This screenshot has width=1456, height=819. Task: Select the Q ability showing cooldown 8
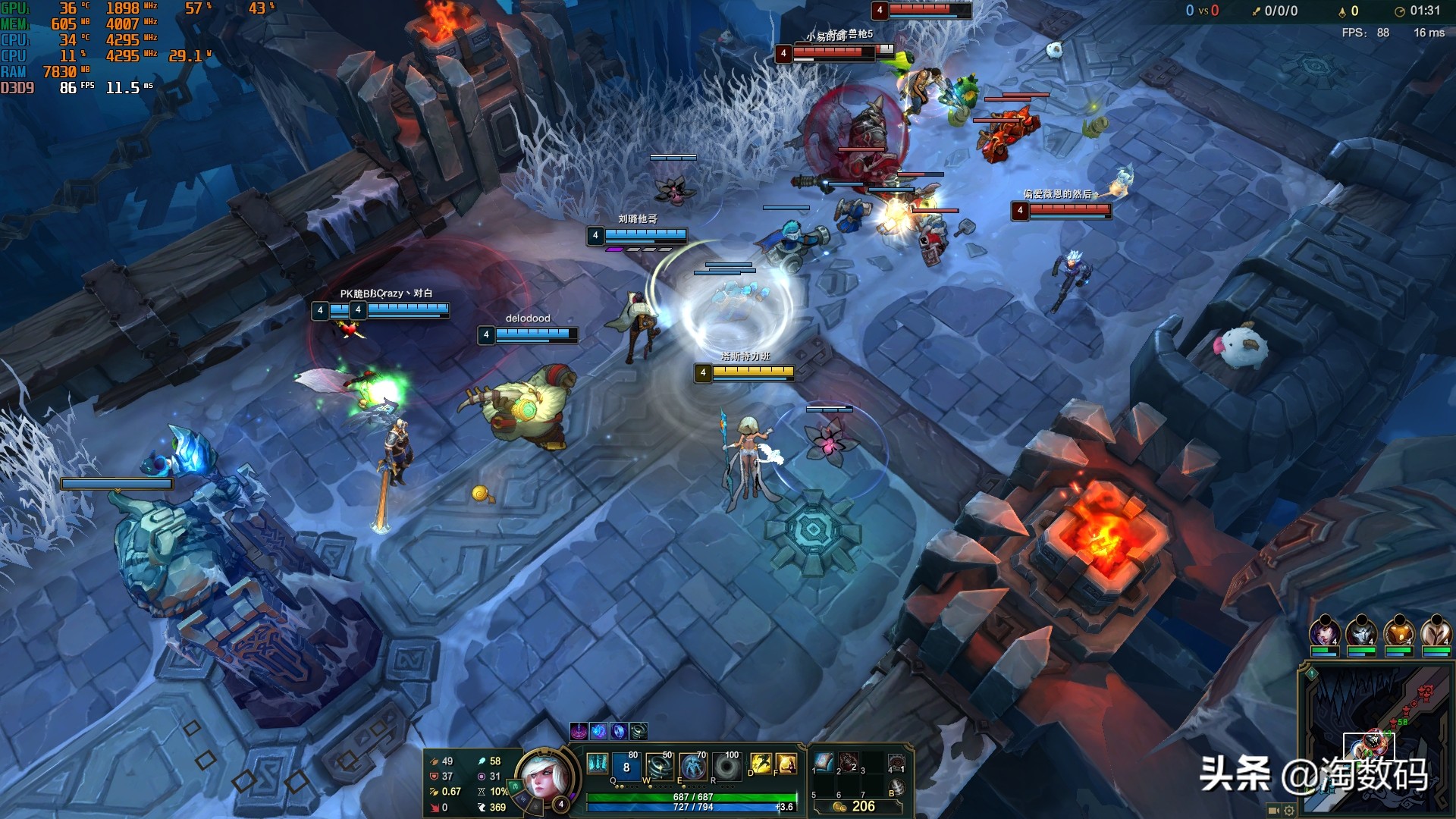tap(626, 767)
